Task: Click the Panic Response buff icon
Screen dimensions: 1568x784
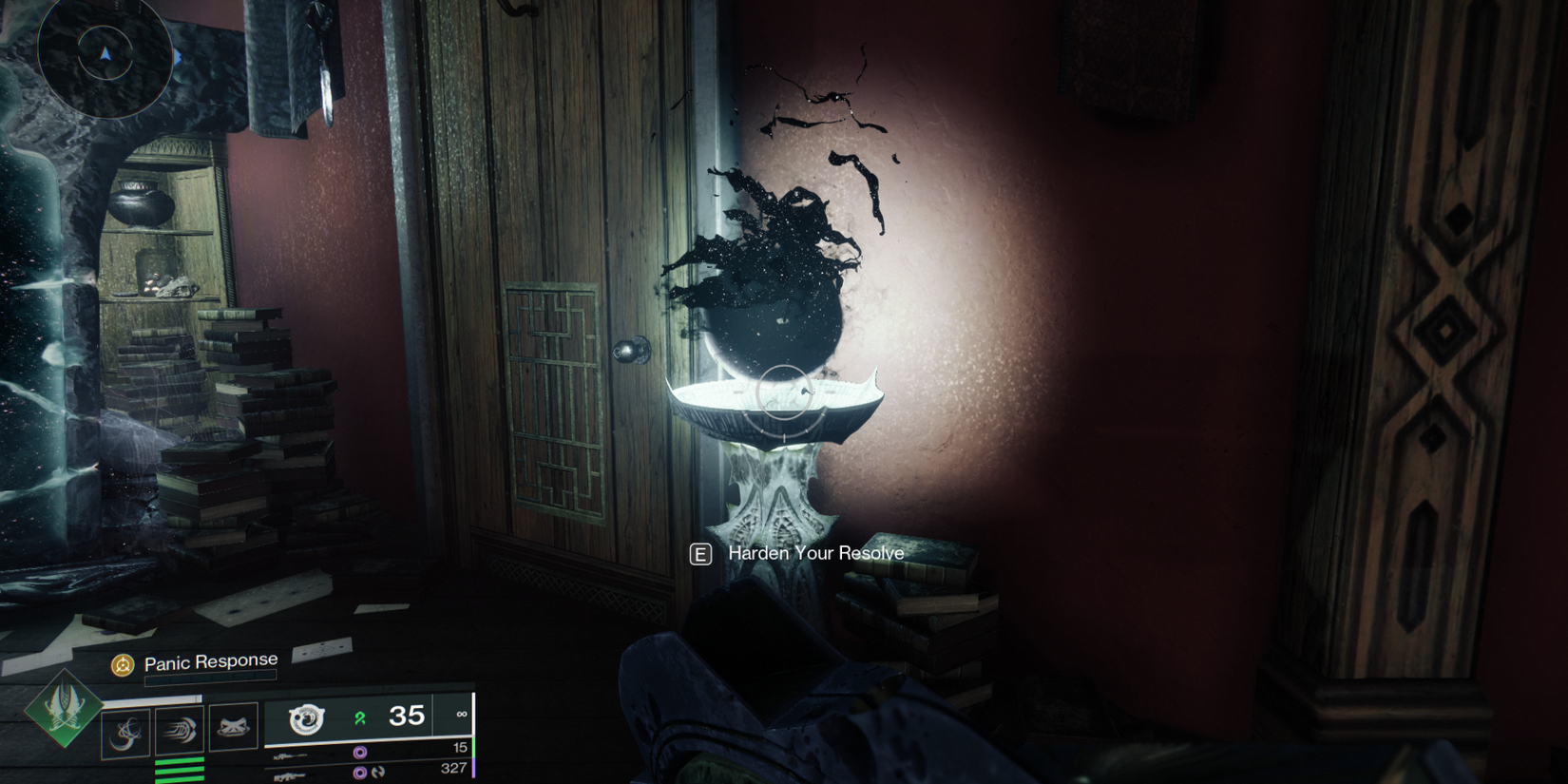Action: [x=122, y=662]
